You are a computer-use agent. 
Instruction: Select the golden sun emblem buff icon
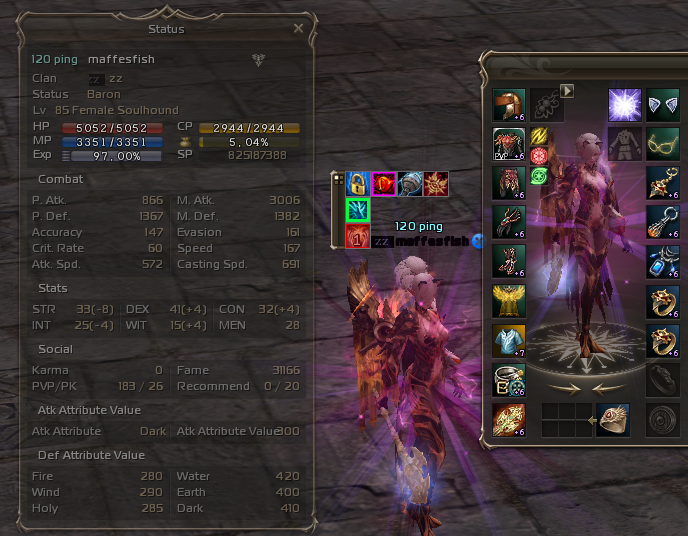tap(435, 184)
